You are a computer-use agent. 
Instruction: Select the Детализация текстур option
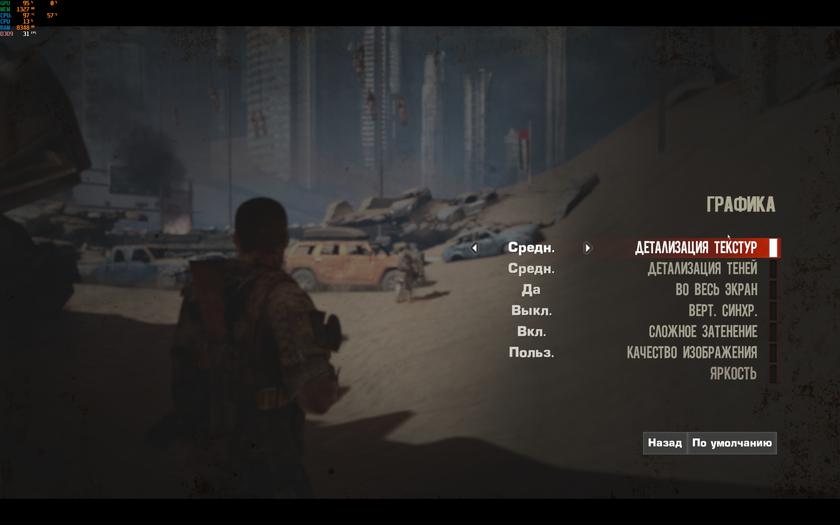[696, 248]
